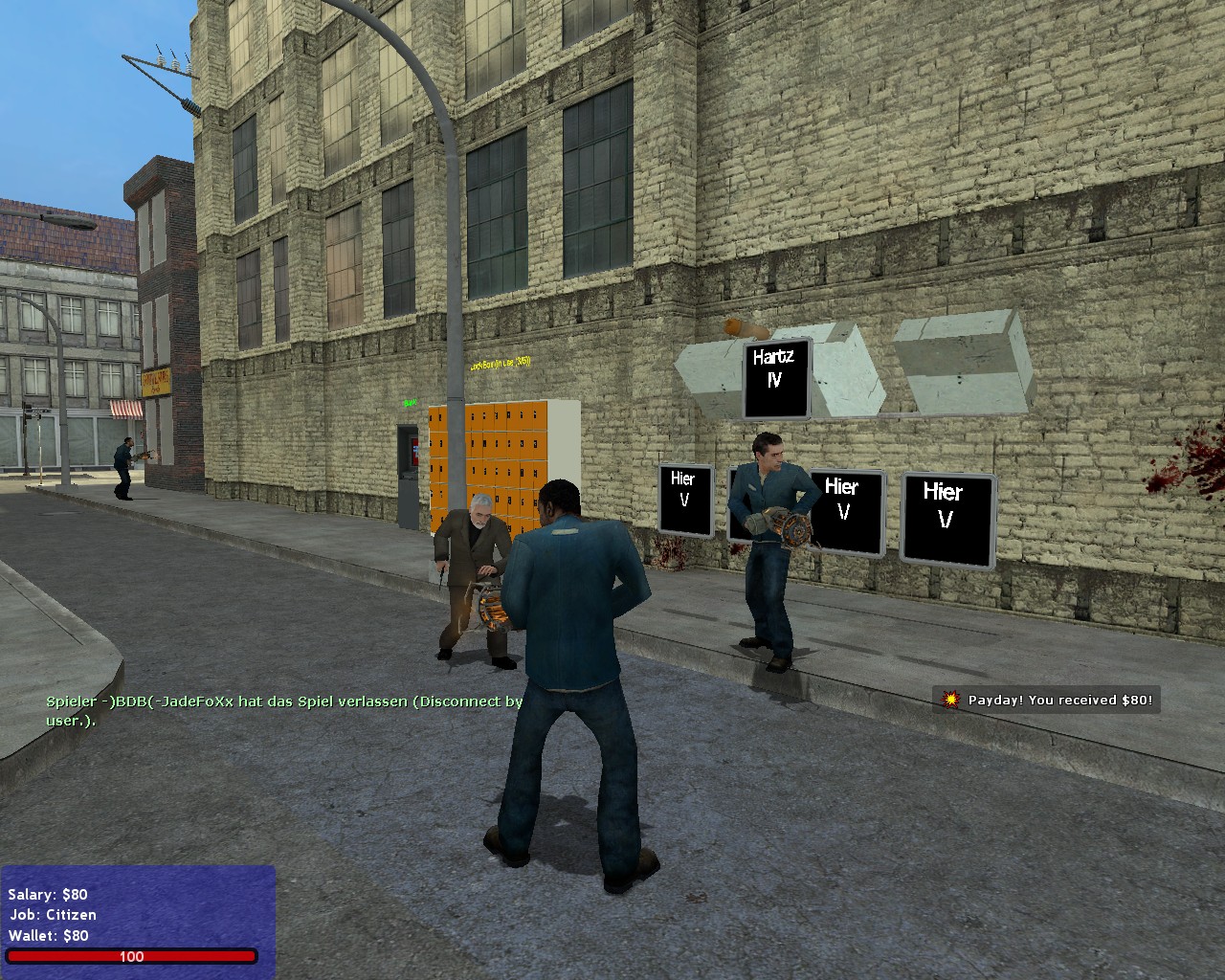Screen dimensions: 1225x980
Task: Select the JadeFoXx disconnect chat message
Action: click(284, 710)
